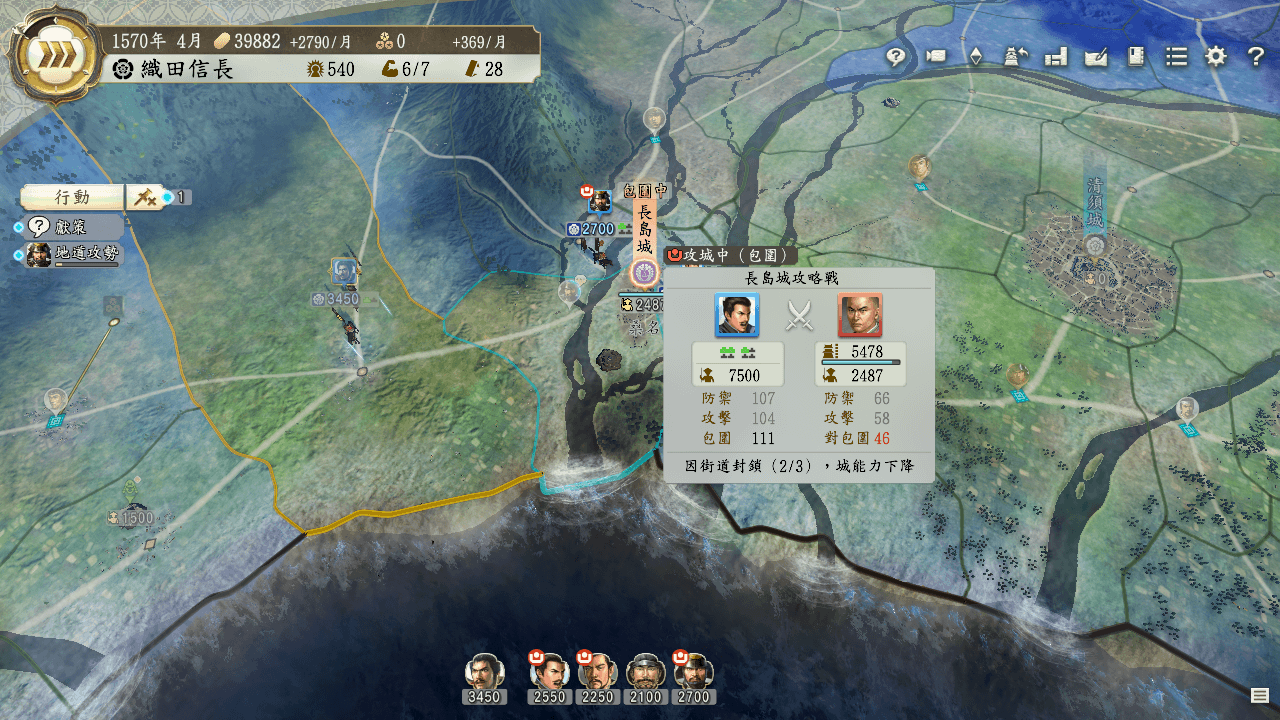
Task: Open the message log icon in bottom corner
Action: (x=1259, y=695)
